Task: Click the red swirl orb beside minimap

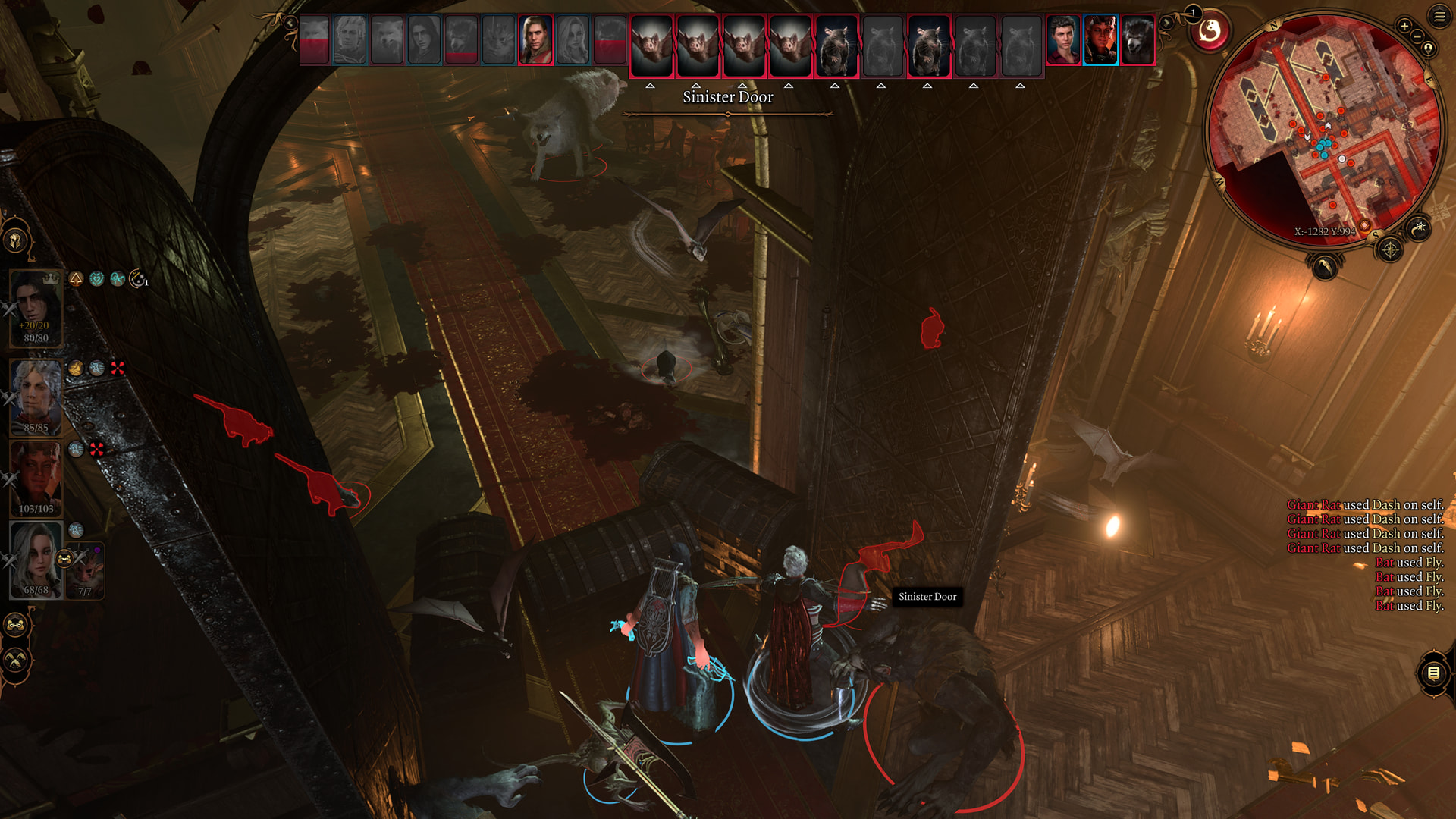Action: tap(1210, 32)
